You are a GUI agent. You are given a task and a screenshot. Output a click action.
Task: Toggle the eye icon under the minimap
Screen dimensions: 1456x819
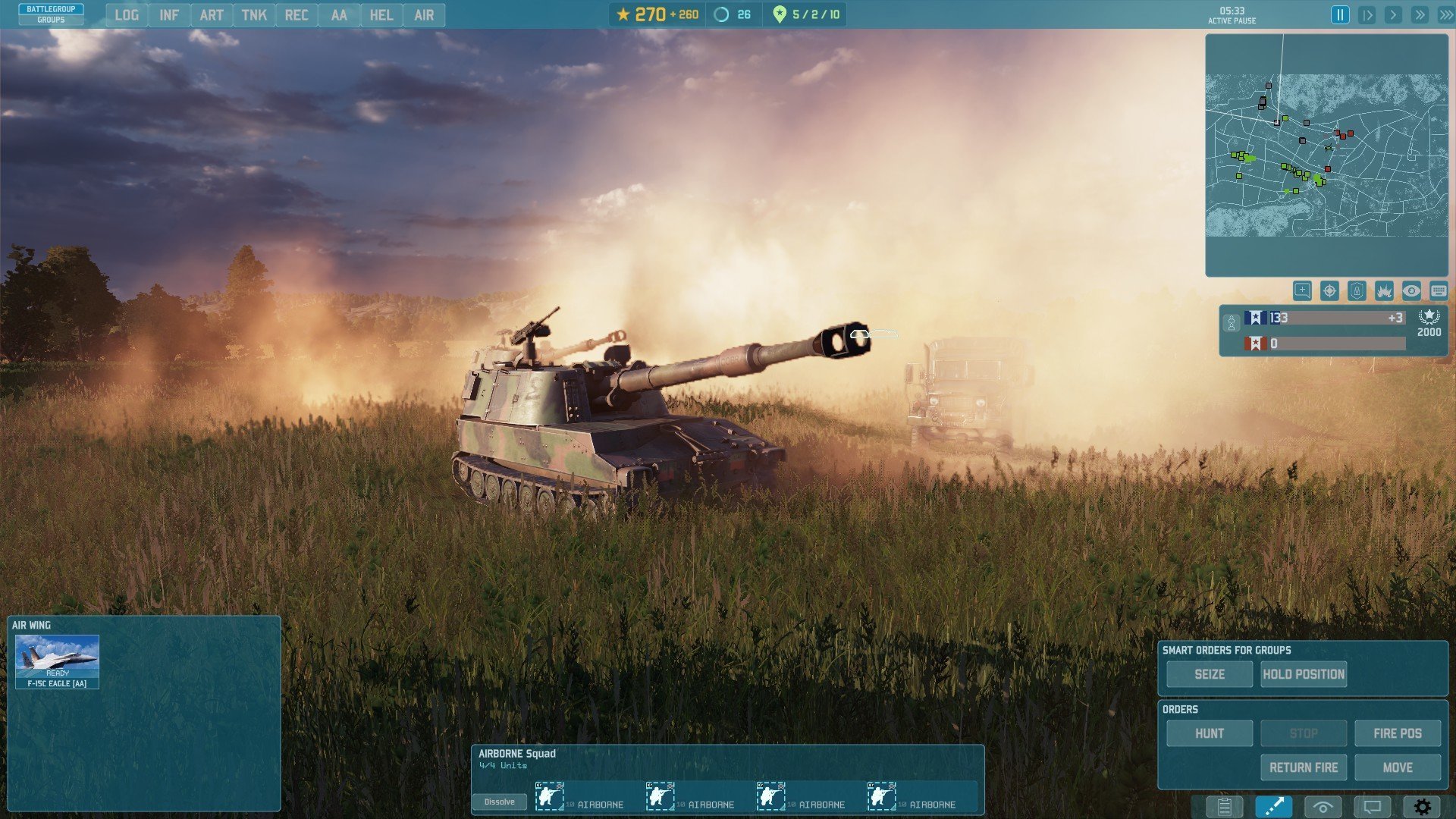point(1411,291)
